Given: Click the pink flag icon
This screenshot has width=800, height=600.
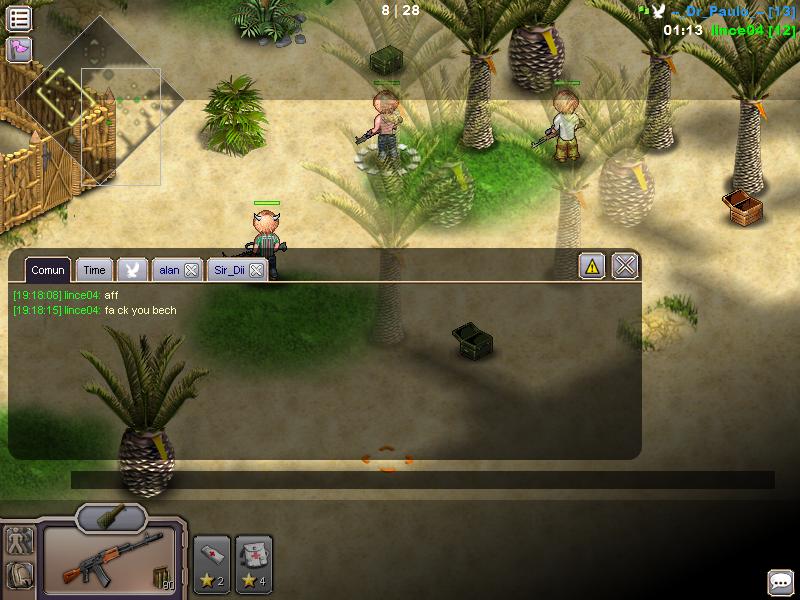Looking at the screenshot, I should [19, 49].
